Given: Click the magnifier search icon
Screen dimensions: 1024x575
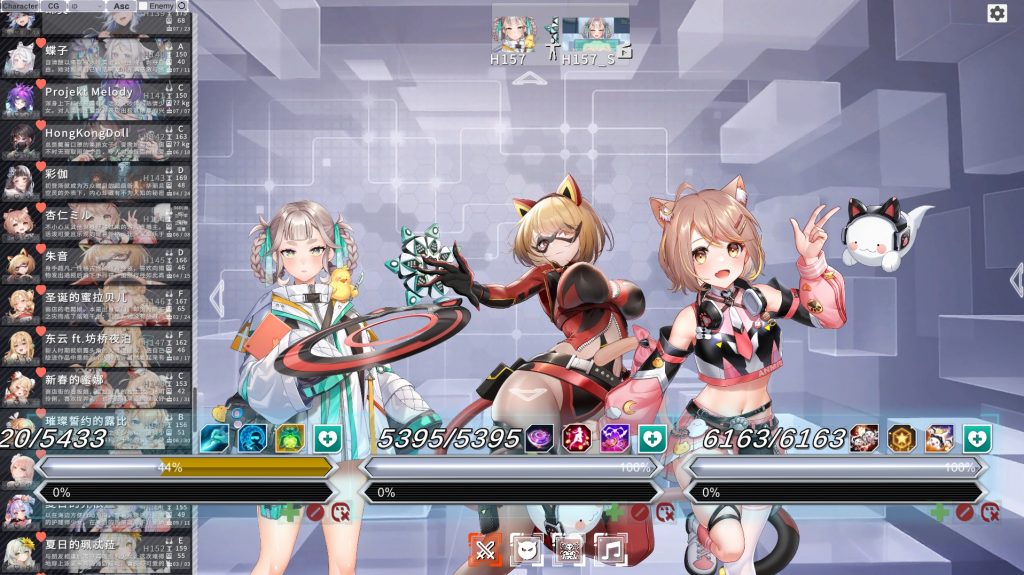Looking at the screenshot, I should point(182,6).
